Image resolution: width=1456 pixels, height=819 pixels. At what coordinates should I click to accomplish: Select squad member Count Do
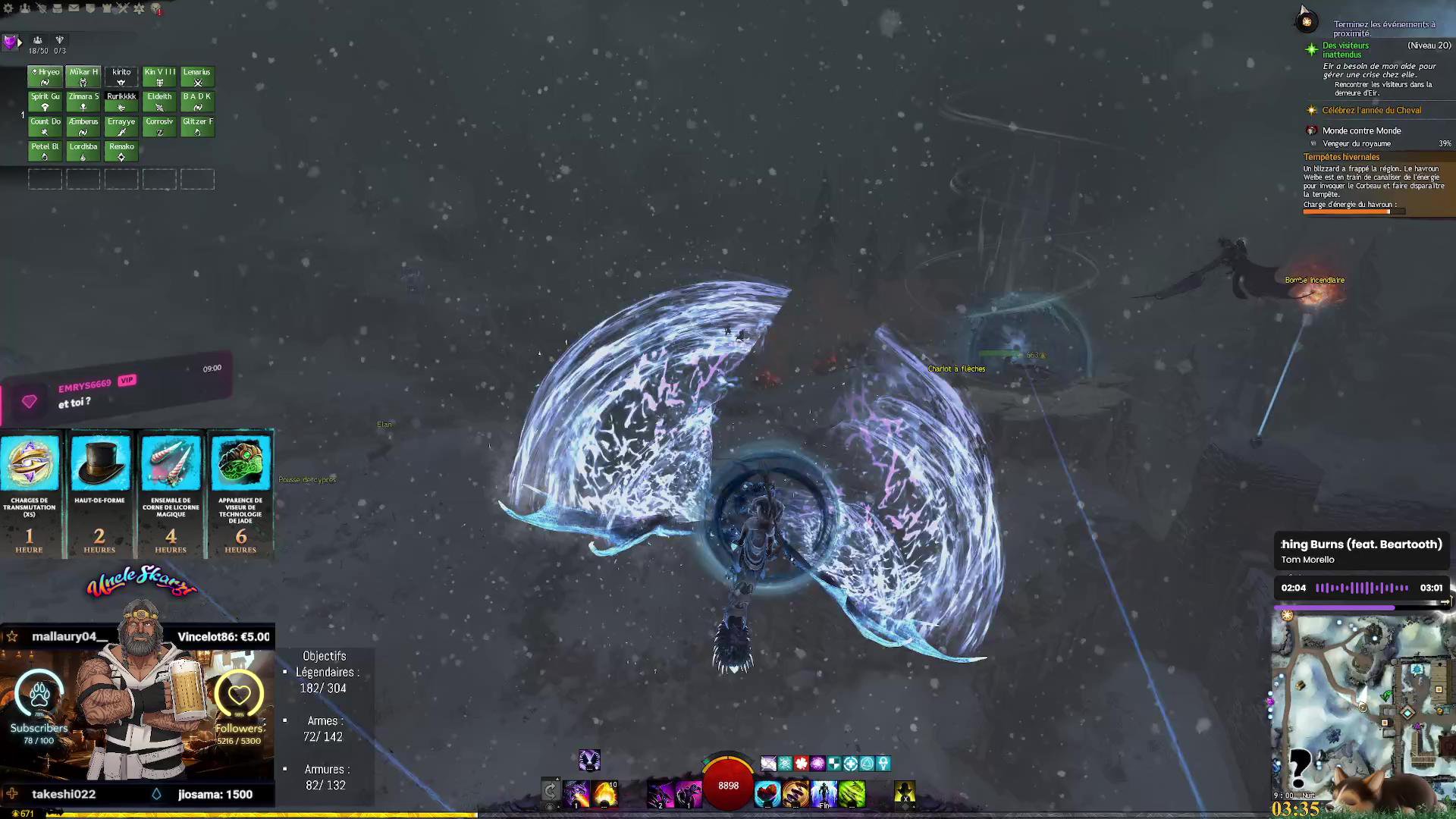[45, 126]
